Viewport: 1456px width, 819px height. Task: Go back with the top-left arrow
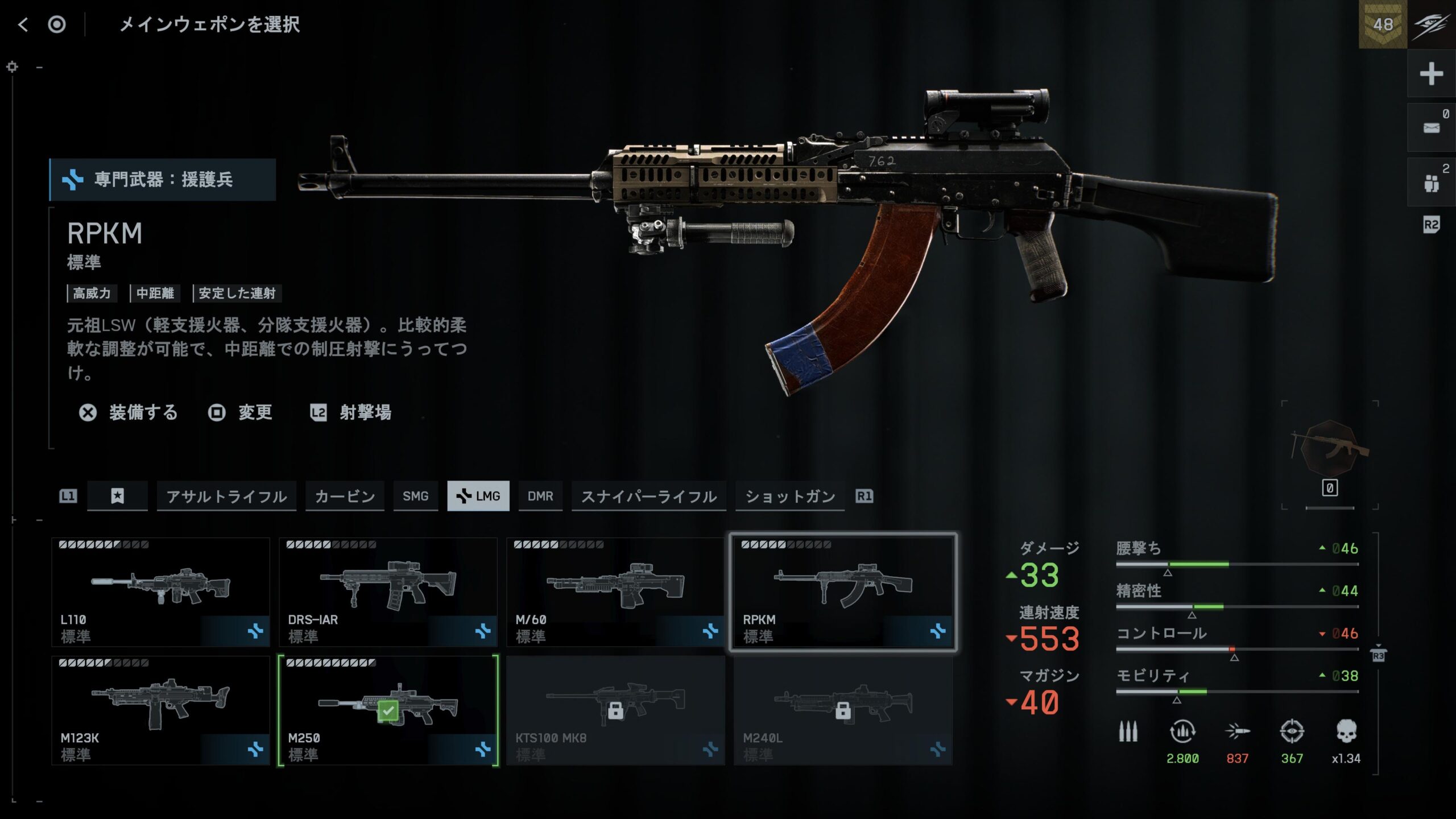click(x=23, y=24)
